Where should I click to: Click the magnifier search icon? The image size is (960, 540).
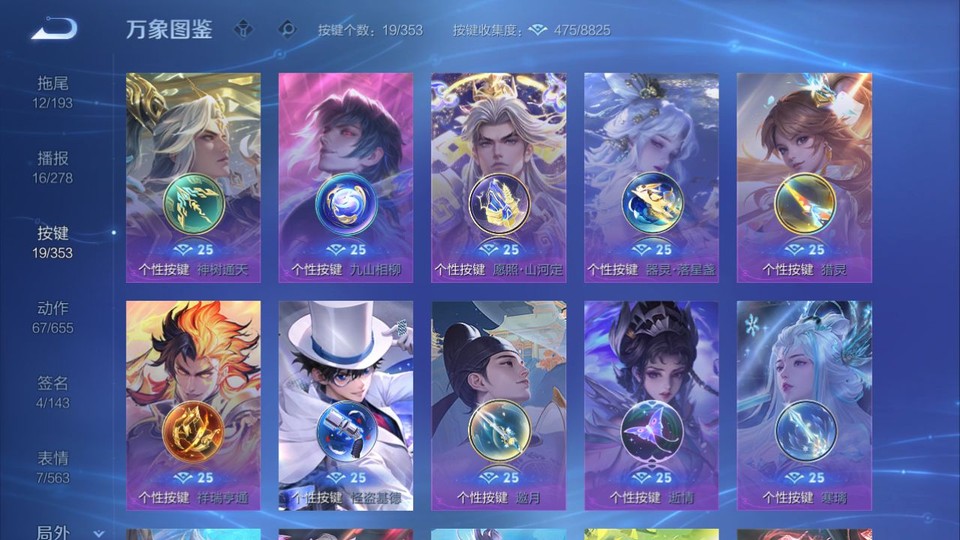(287, 30)
